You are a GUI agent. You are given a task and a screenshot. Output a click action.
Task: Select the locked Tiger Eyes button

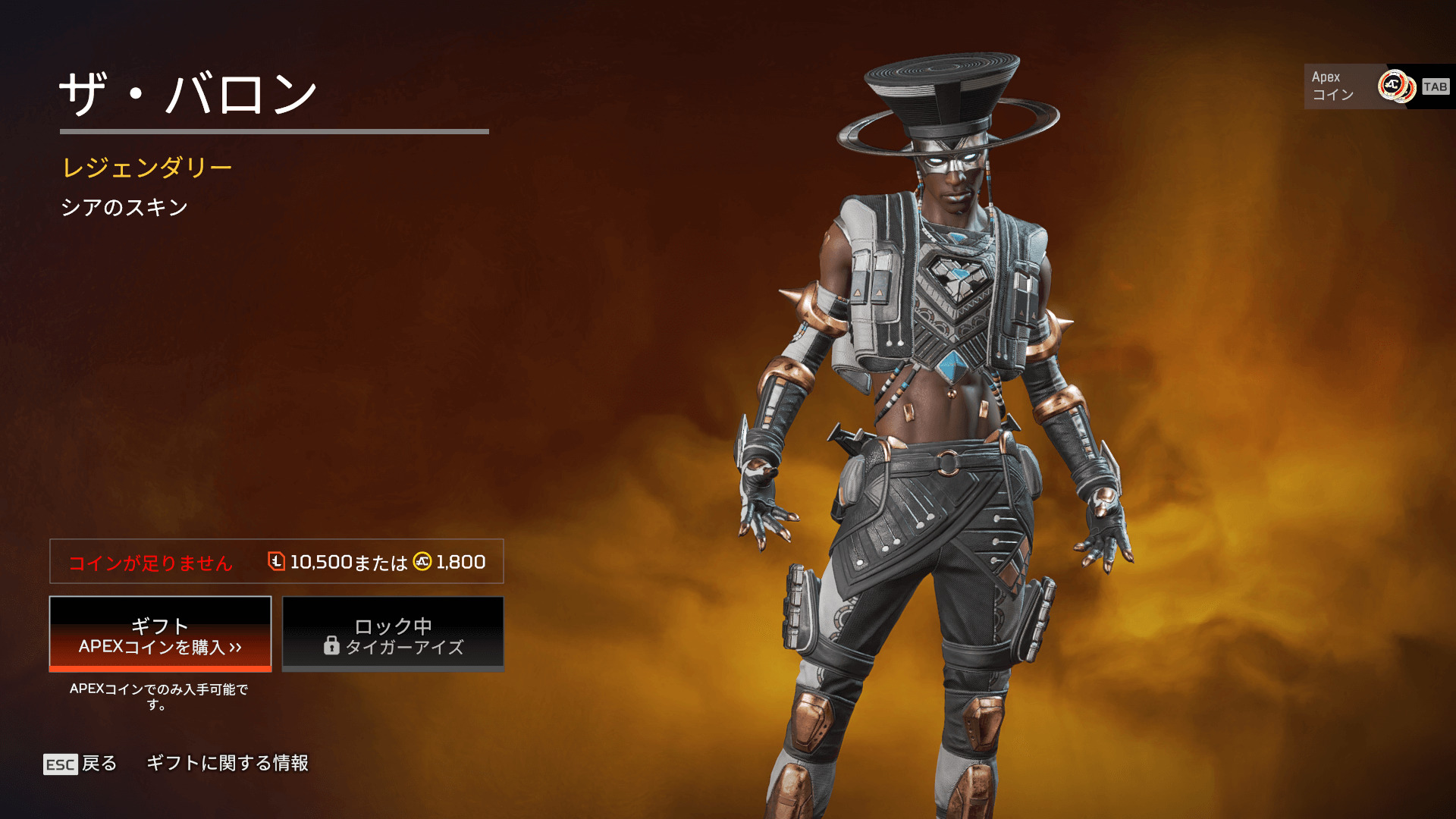tap(393, 635)
